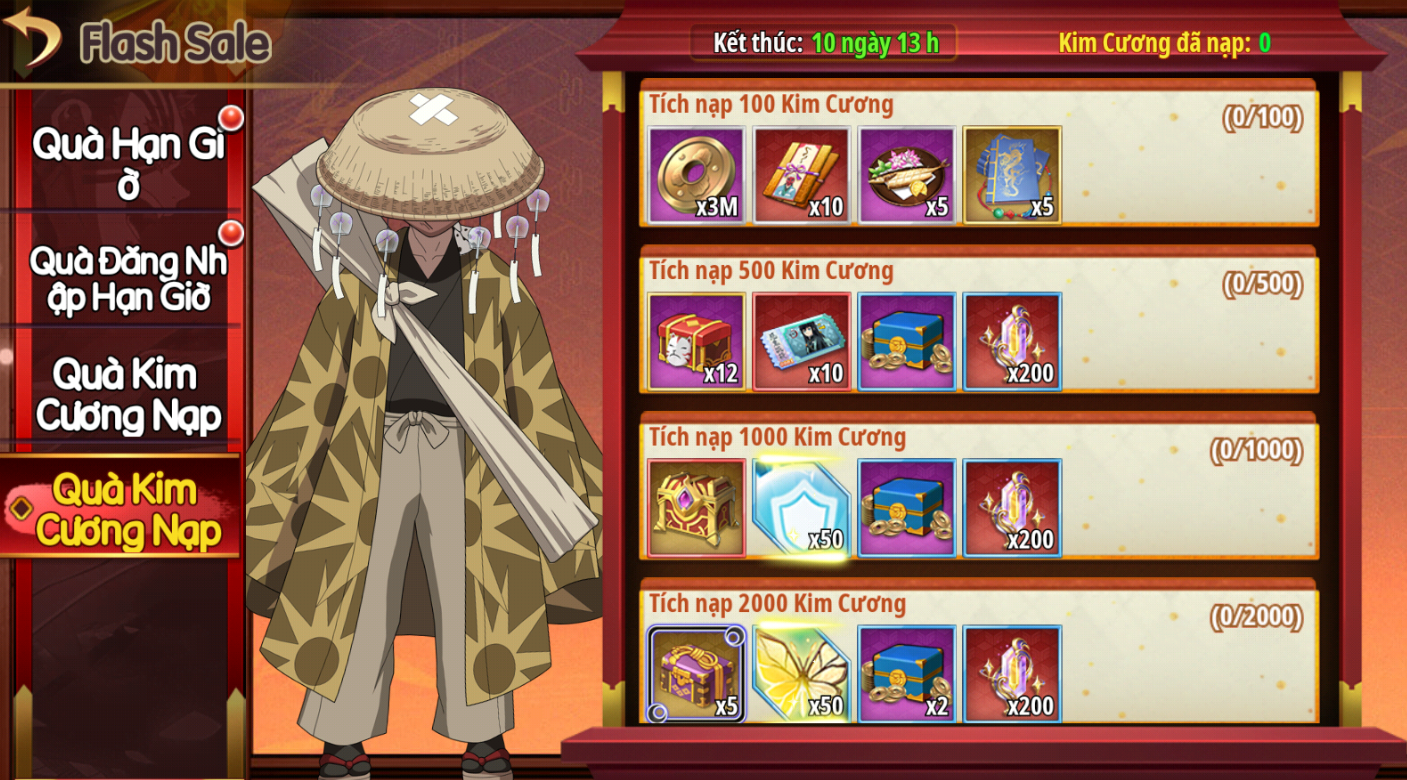Switch to the Quà Hạn Giờ tab
Viewport: 1407px width, 780px height.
[127, 160]
